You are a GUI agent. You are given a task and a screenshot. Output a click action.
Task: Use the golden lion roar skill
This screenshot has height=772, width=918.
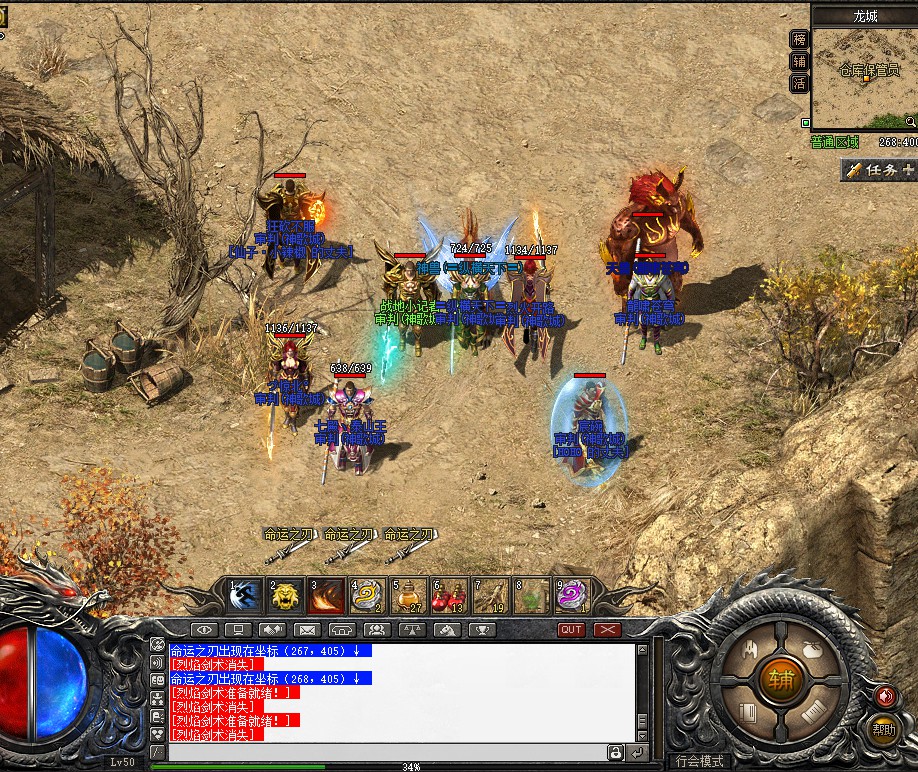286,596
